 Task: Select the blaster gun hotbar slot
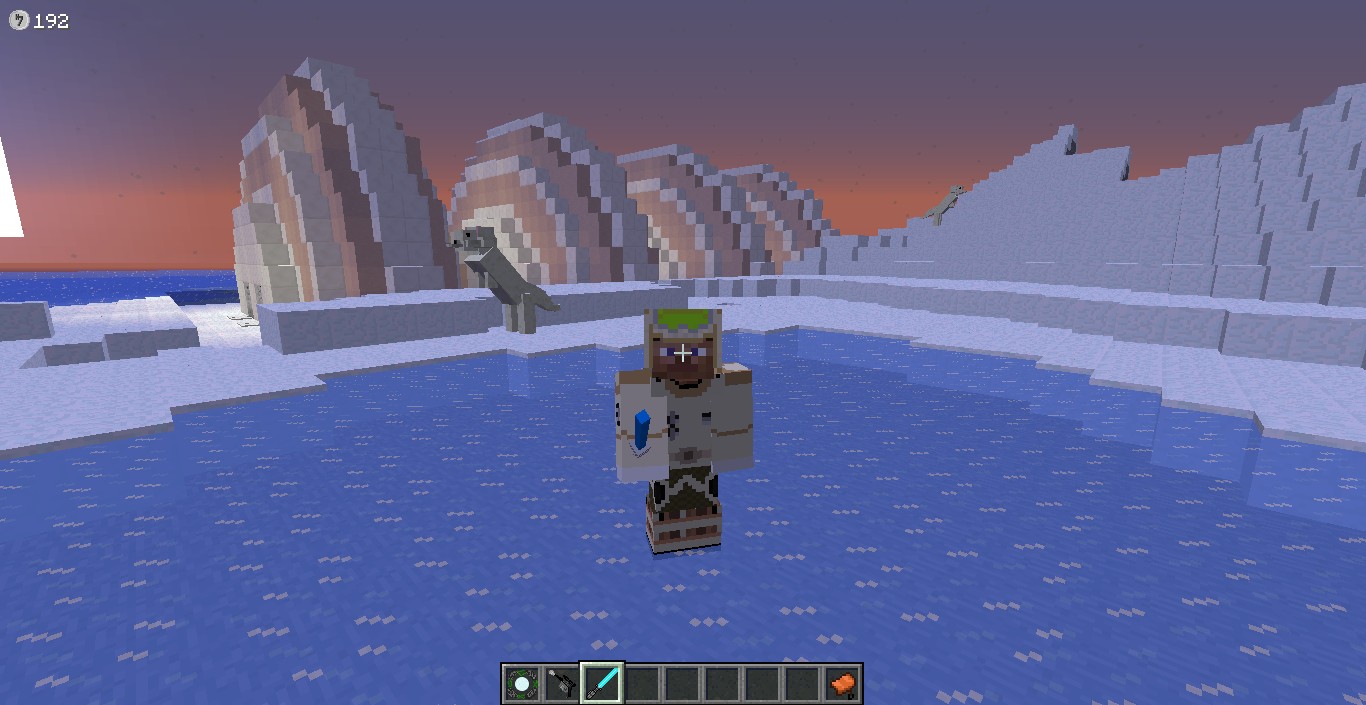(x=561, y=684)
